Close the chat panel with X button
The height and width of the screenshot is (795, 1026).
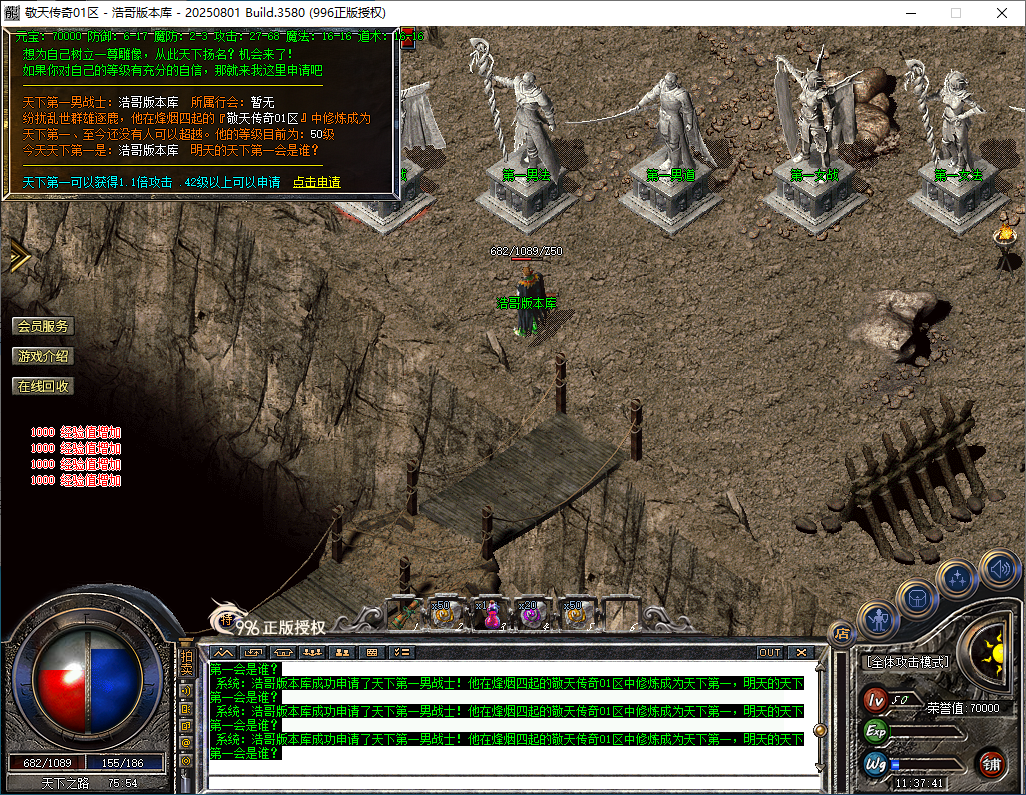[x=801, y=652]
